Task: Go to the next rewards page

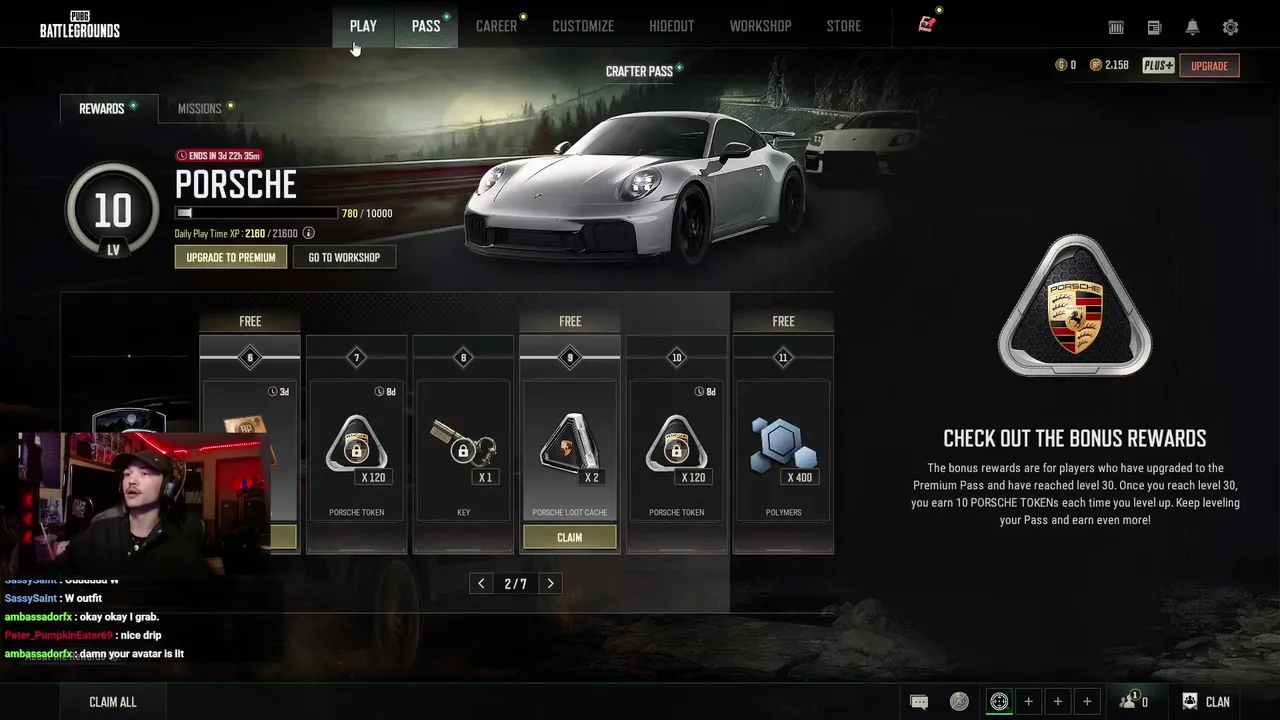Action: pyautogui.click(x=550, y=584)
